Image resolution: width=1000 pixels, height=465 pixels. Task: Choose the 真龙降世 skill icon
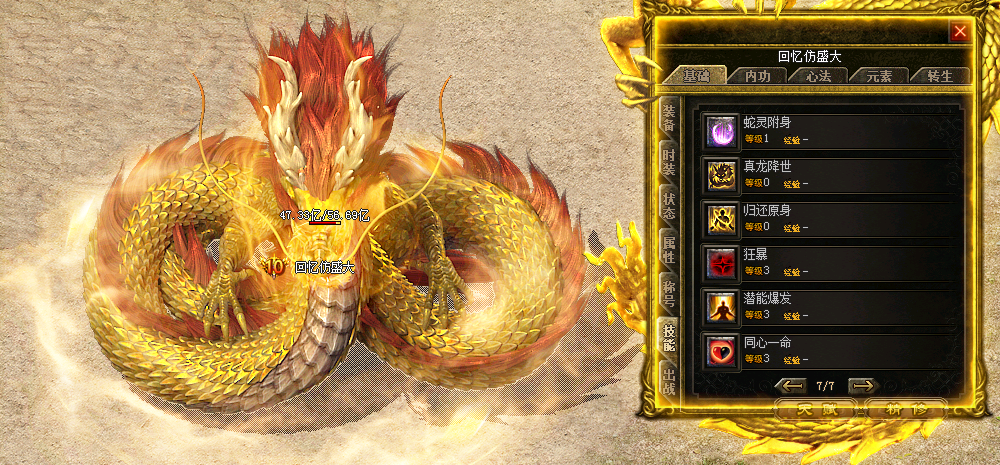point(719,174)
